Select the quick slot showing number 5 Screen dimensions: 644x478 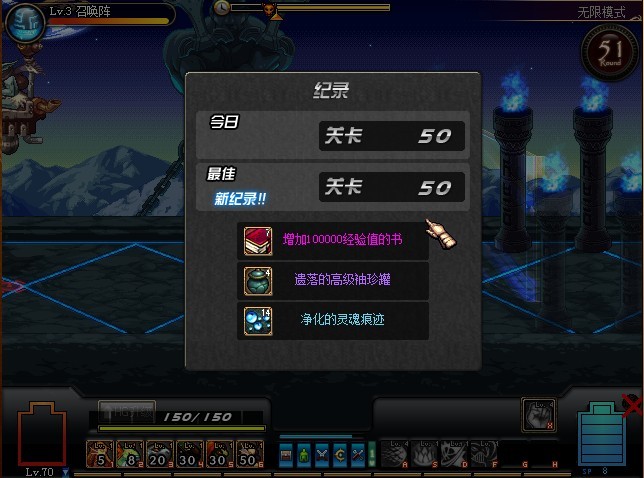coord(100,454)
